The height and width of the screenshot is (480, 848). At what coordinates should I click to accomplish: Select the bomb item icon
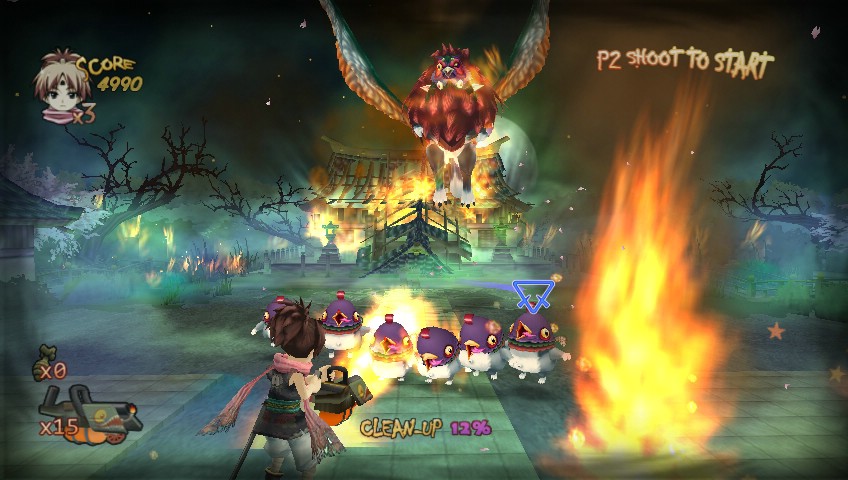point(46,355)
